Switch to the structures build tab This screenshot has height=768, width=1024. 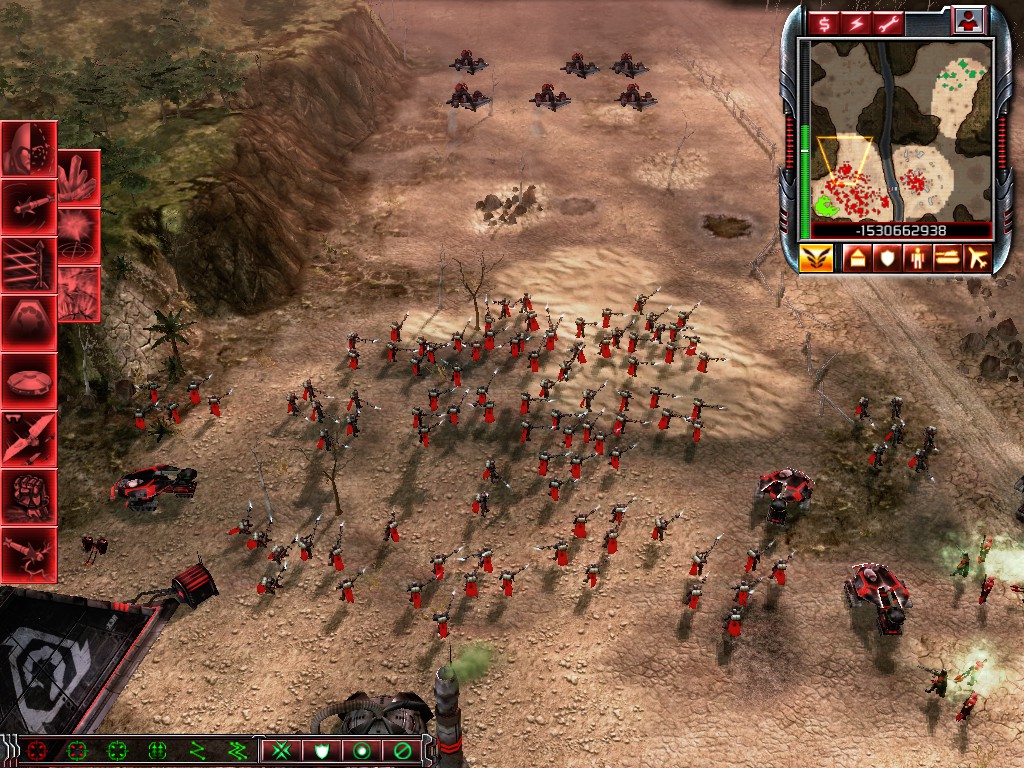857,259
